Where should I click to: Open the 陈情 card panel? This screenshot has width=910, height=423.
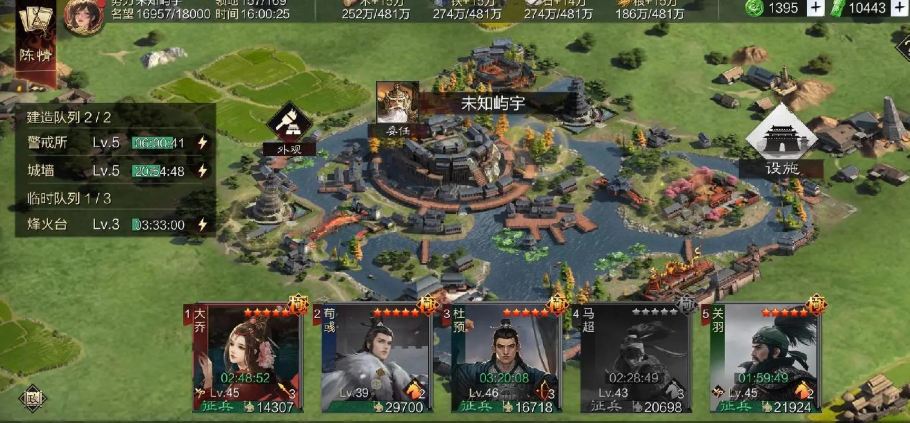(x=33, y=36)
